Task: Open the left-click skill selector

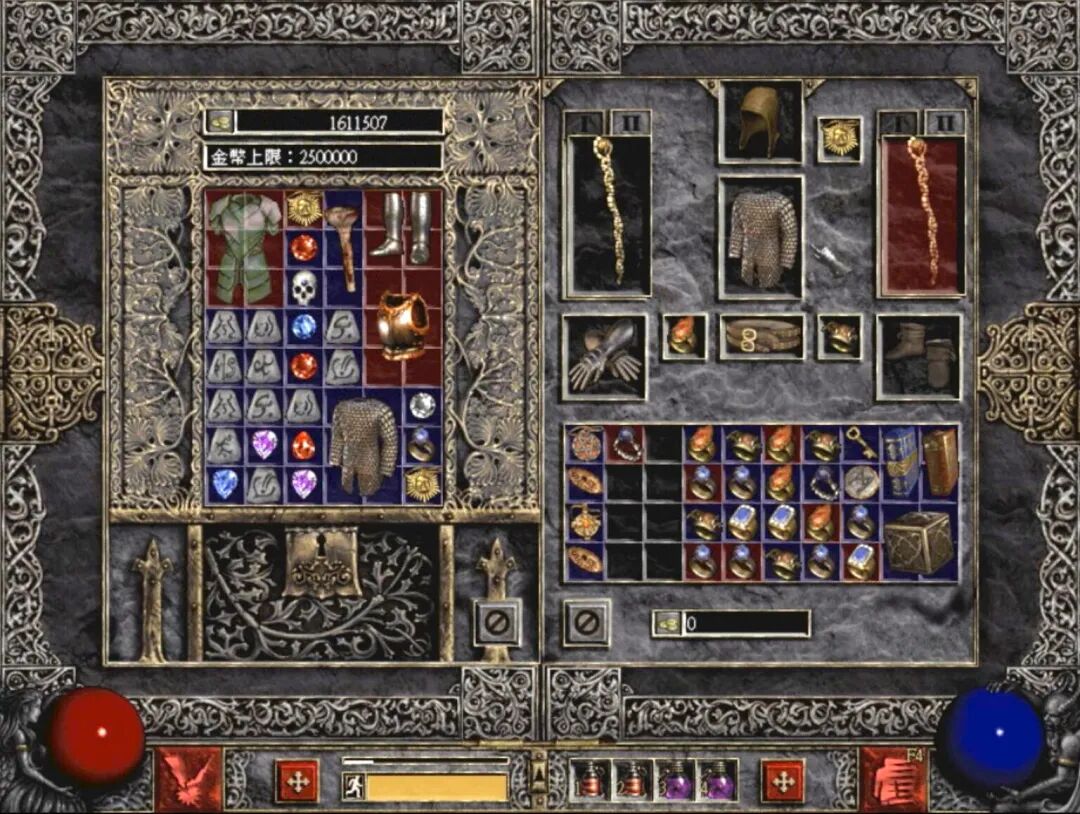Action: pos(188,779)
